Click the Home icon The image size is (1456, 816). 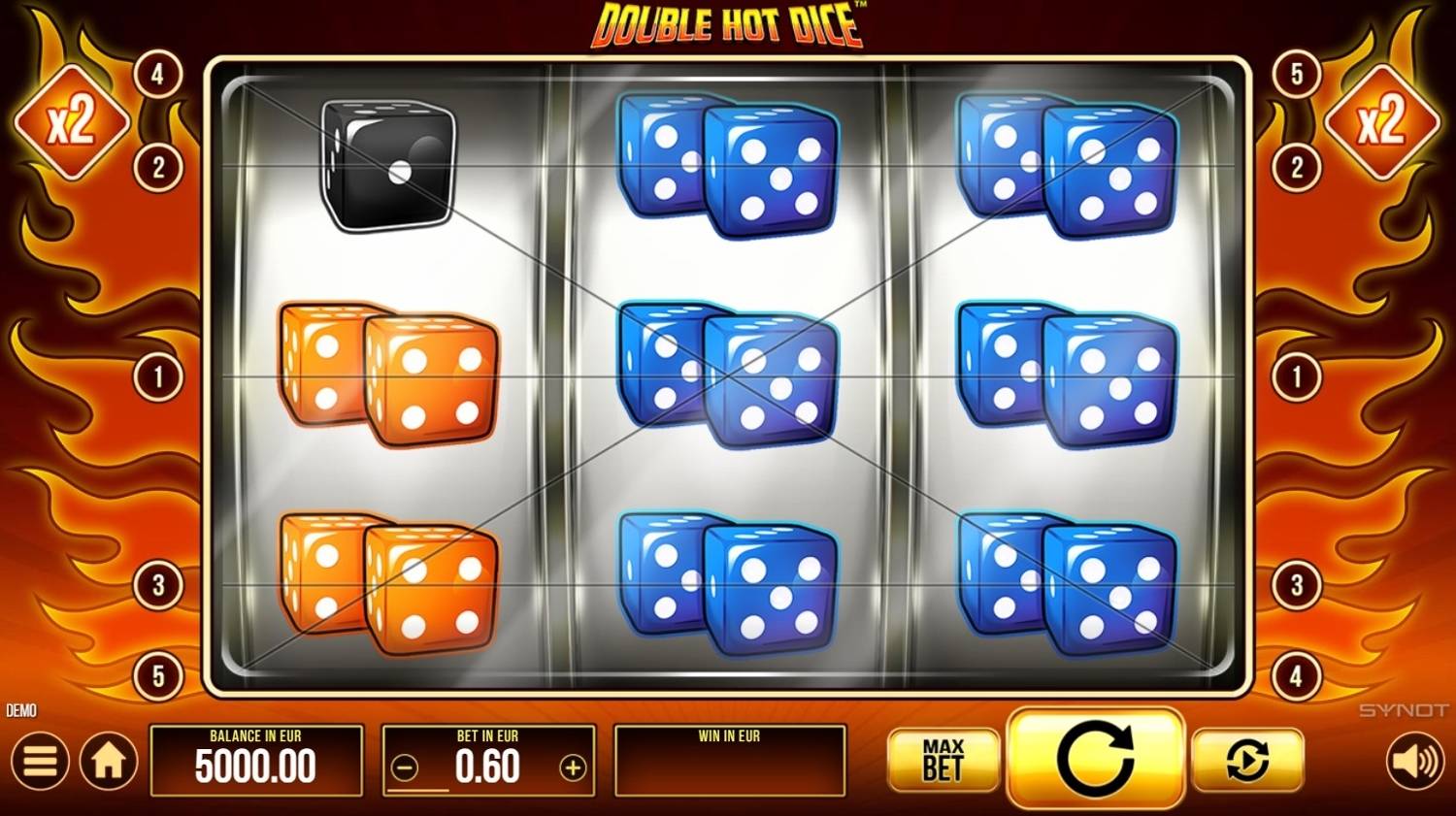point(107,760)
